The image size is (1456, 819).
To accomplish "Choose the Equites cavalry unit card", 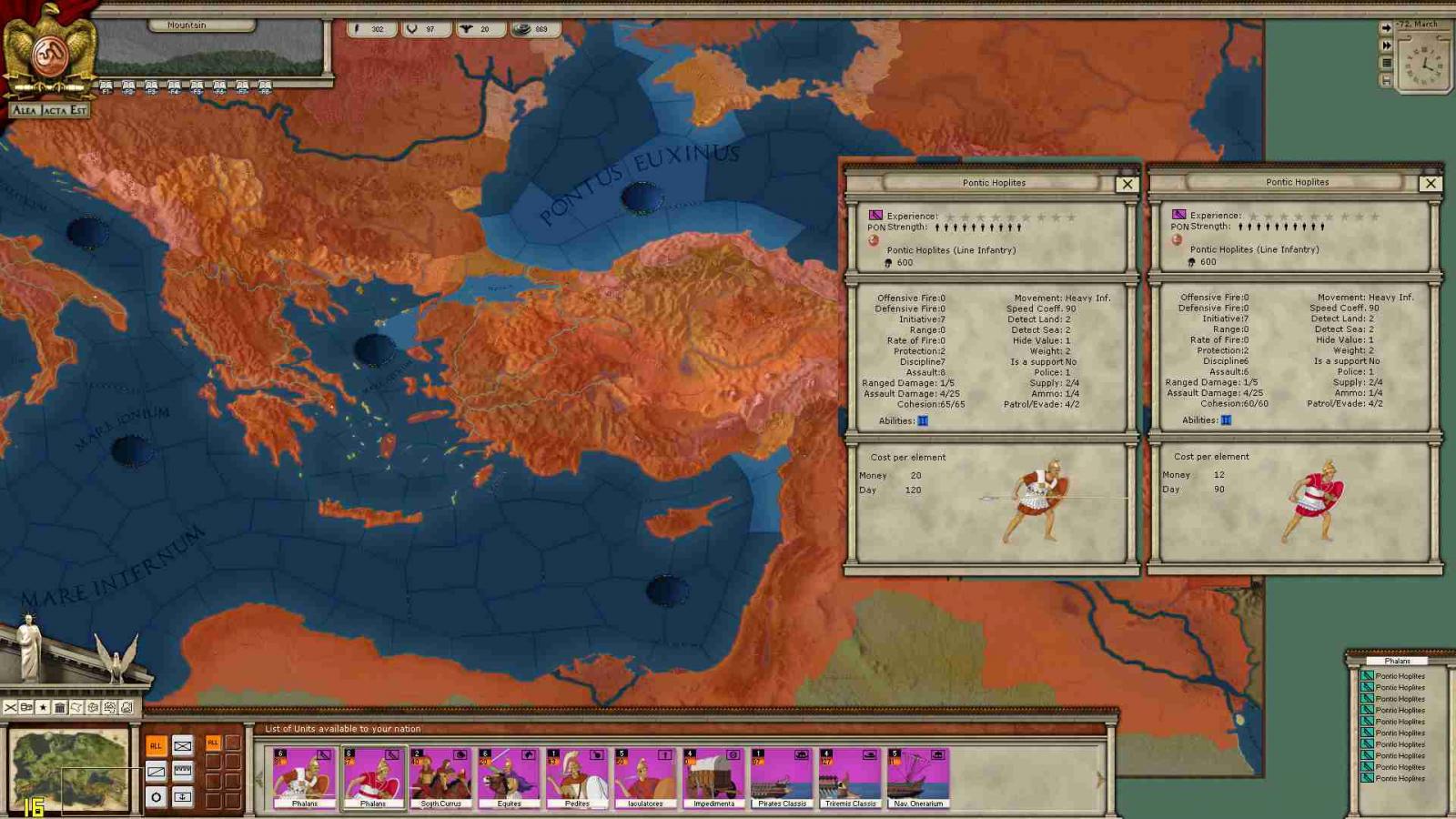I will [x=509, y=777].
